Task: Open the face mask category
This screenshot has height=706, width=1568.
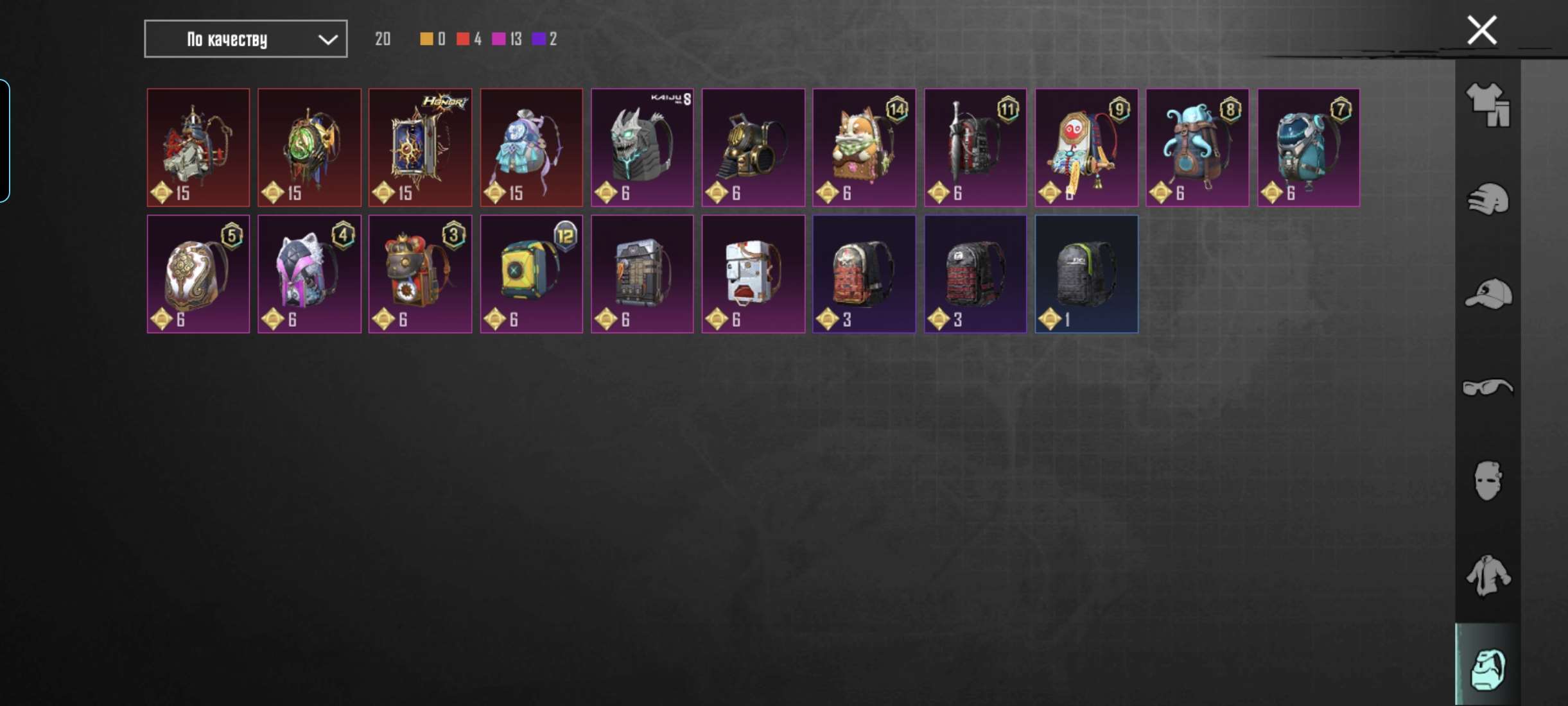Action: coord(1488,481)
